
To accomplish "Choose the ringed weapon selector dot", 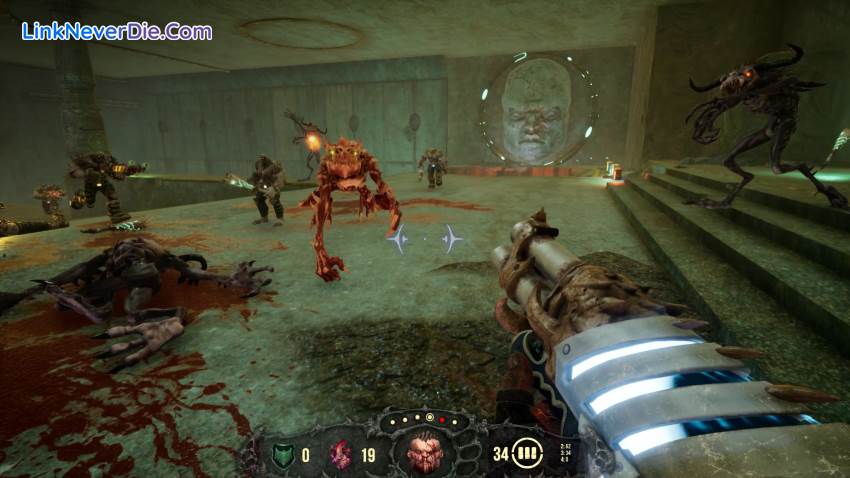I will point(430,417).
